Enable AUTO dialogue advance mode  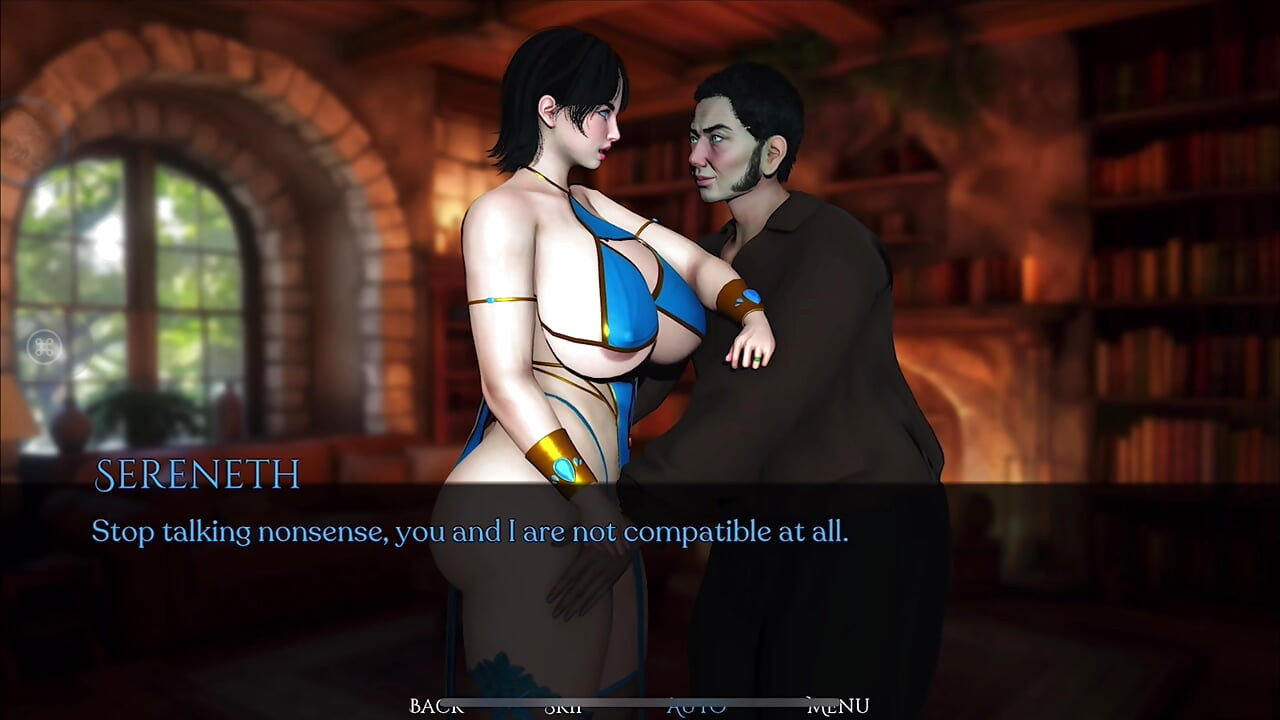[x=698, y=706]
